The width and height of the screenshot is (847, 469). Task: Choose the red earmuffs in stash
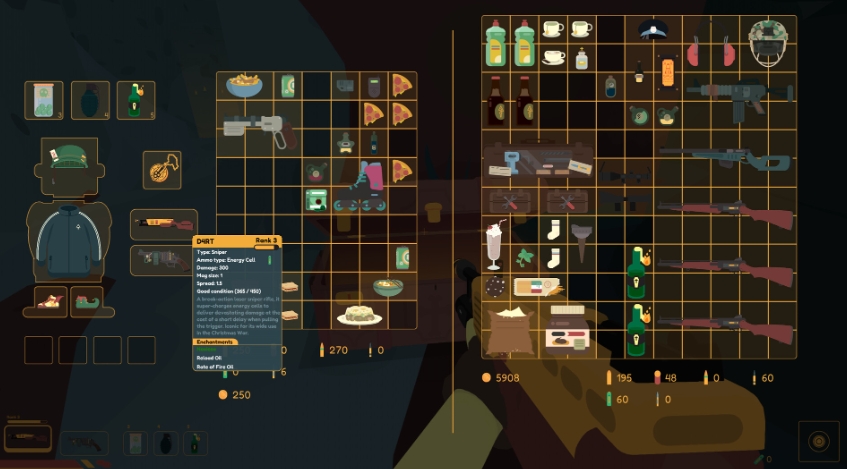(710, 50)
